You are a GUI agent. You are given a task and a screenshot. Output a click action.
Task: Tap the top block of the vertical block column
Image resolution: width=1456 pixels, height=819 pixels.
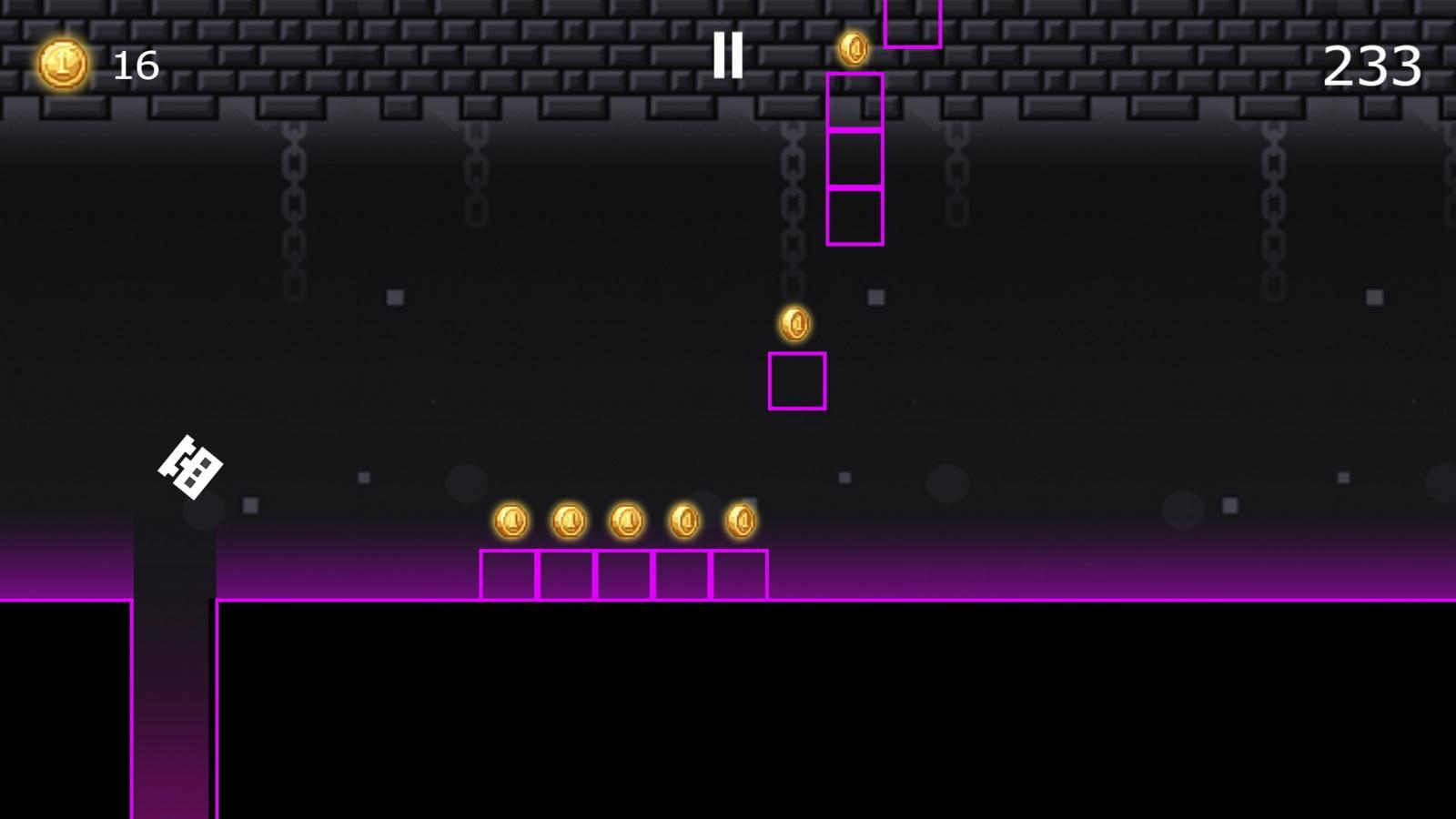(x=854, y=102)
